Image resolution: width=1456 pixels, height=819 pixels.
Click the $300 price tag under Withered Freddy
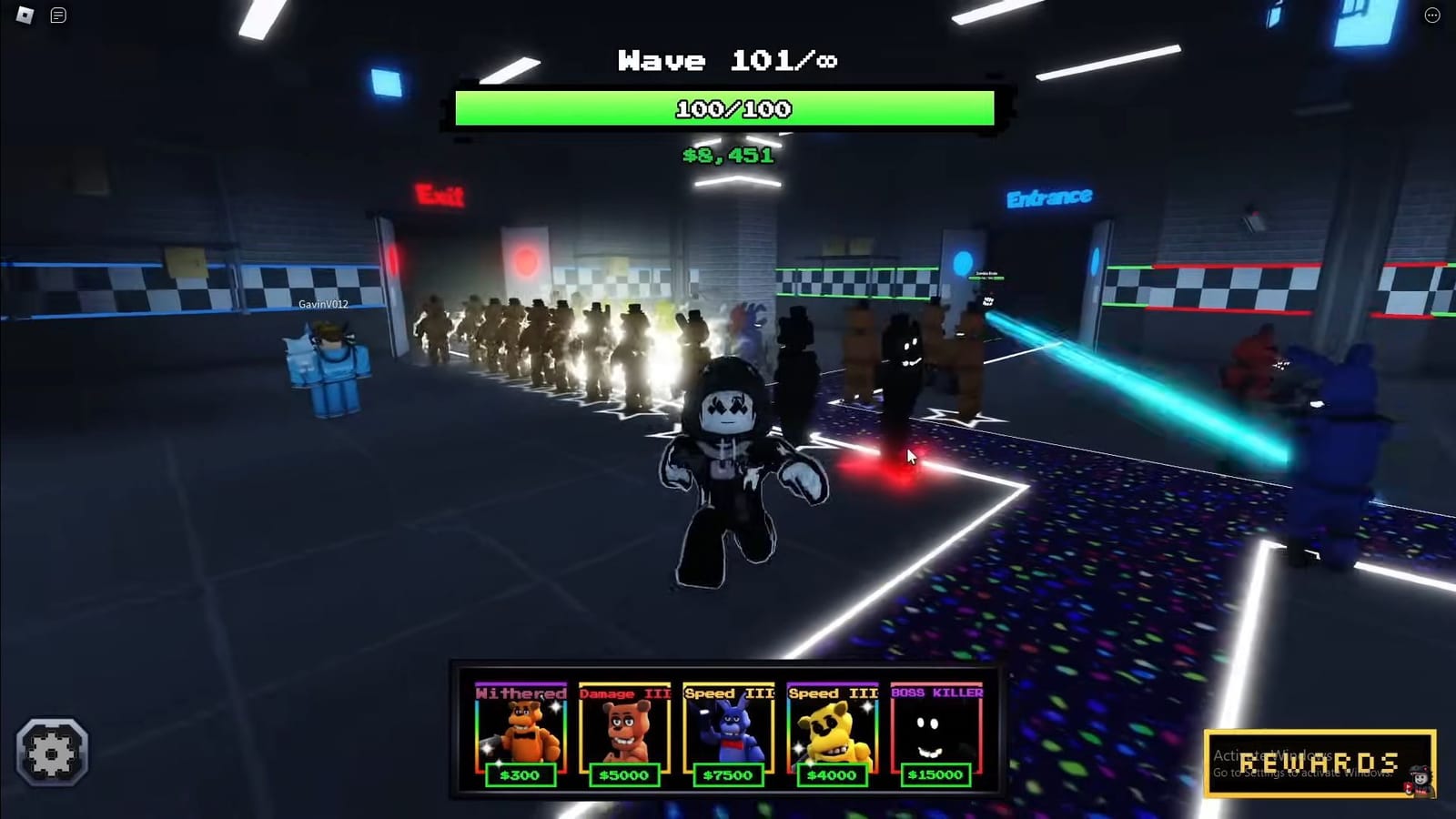(x=521, y=775)
